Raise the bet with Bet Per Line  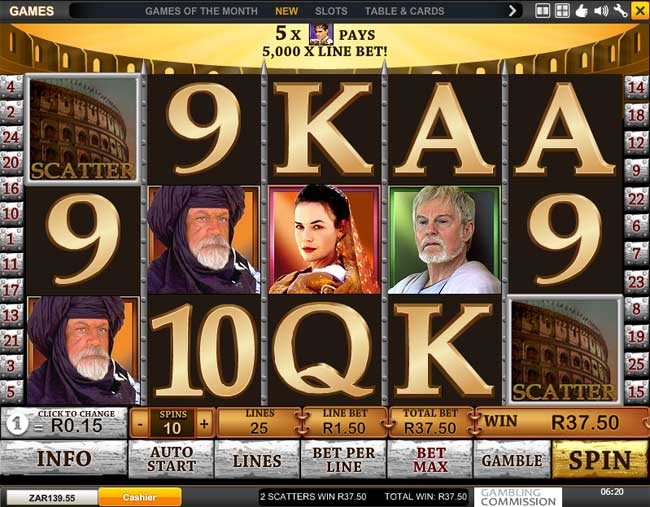343,460
